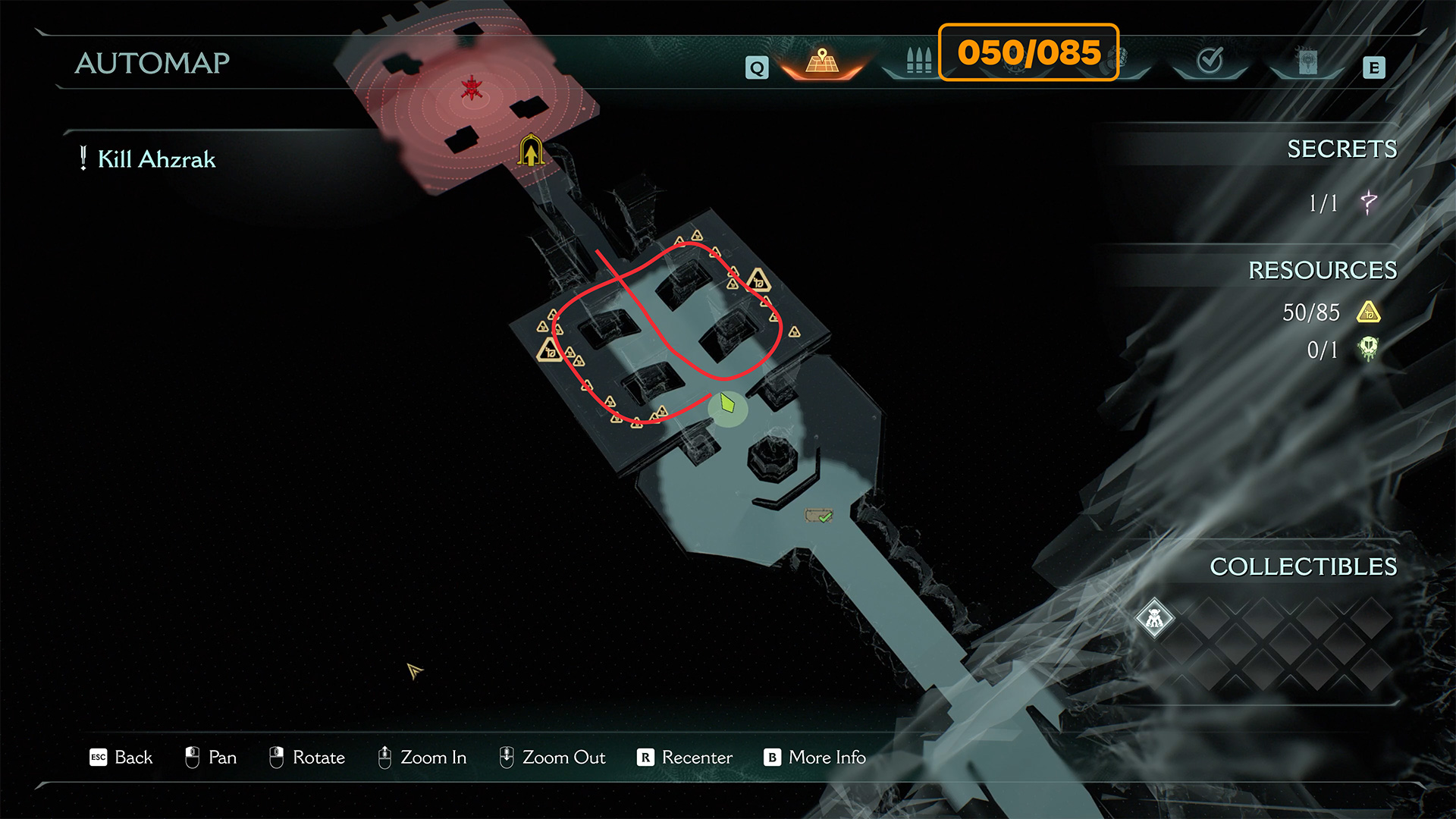Screen dimensions: 1456x819
Task: Click the green demon skull resource icon
Action: tap(1368, 350)
